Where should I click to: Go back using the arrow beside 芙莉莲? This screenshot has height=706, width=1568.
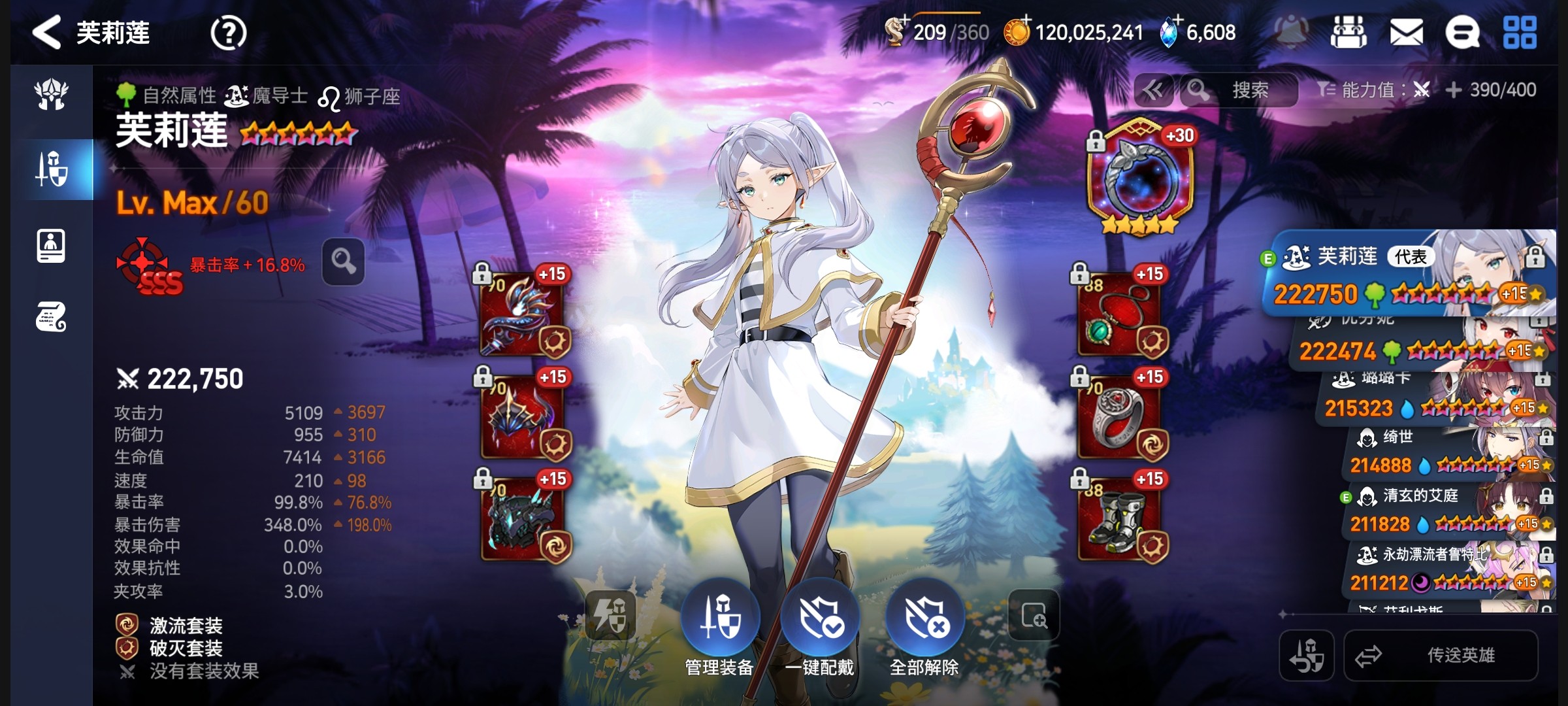47,33
